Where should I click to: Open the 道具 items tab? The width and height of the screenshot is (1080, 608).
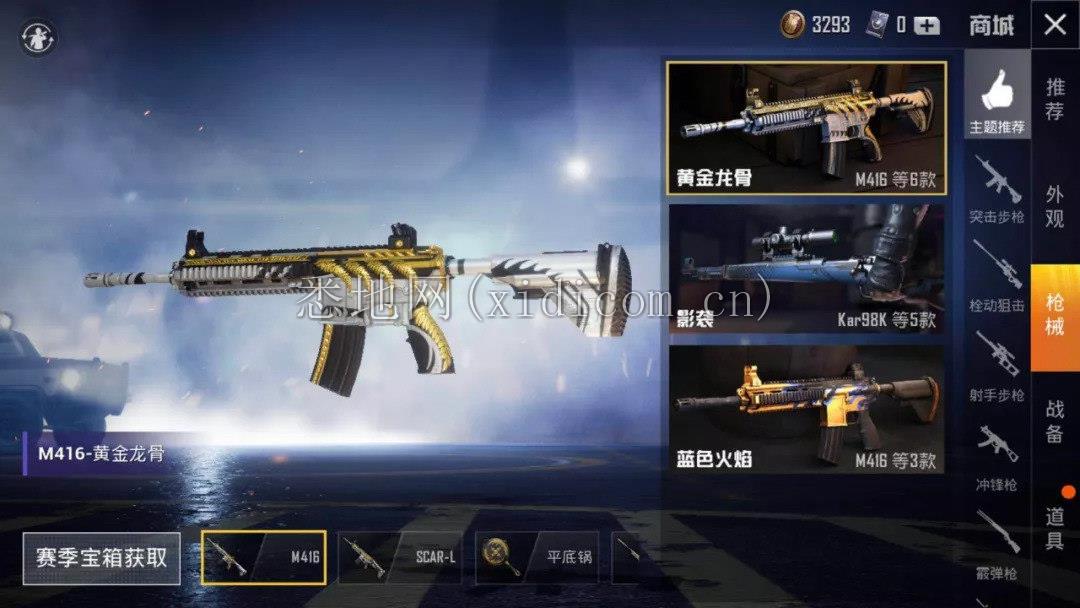pyautogui.click(x=1055, y=527)
